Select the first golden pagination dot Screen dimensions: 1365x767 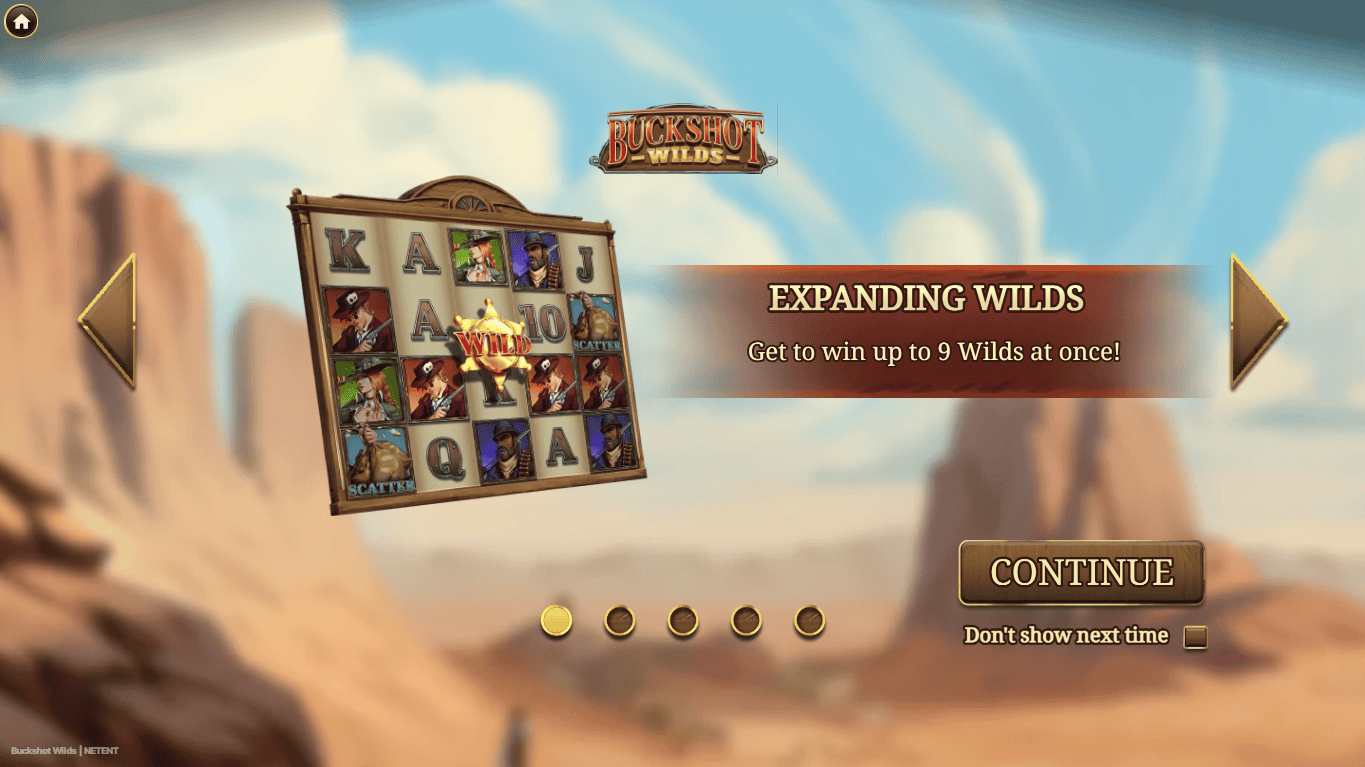tap(557, 620)
